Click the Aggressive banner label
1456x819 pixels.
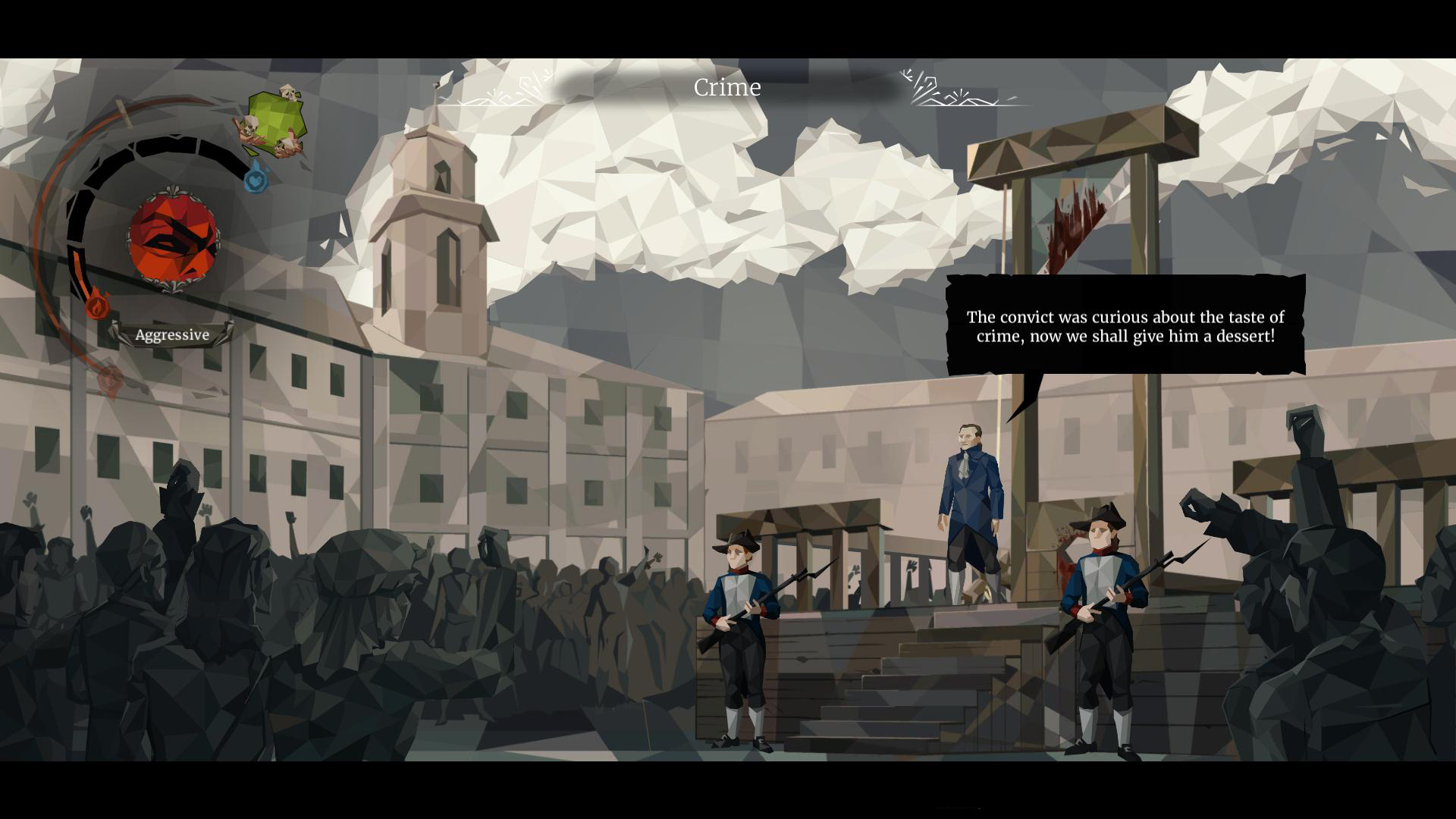click(x=171, y=334)
